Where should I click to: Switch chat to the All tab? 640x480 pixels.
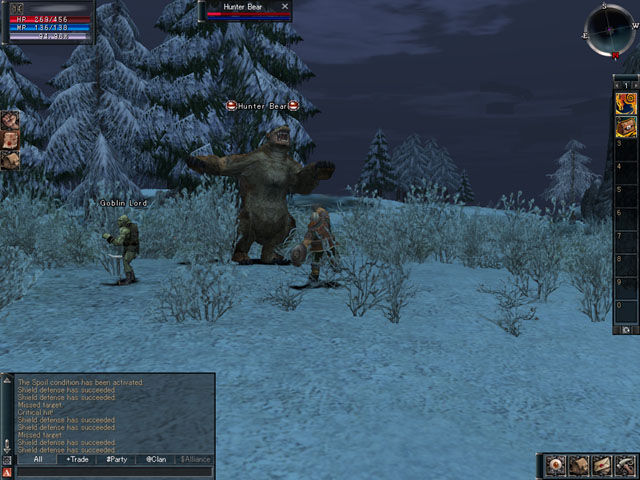pos(38,459)
